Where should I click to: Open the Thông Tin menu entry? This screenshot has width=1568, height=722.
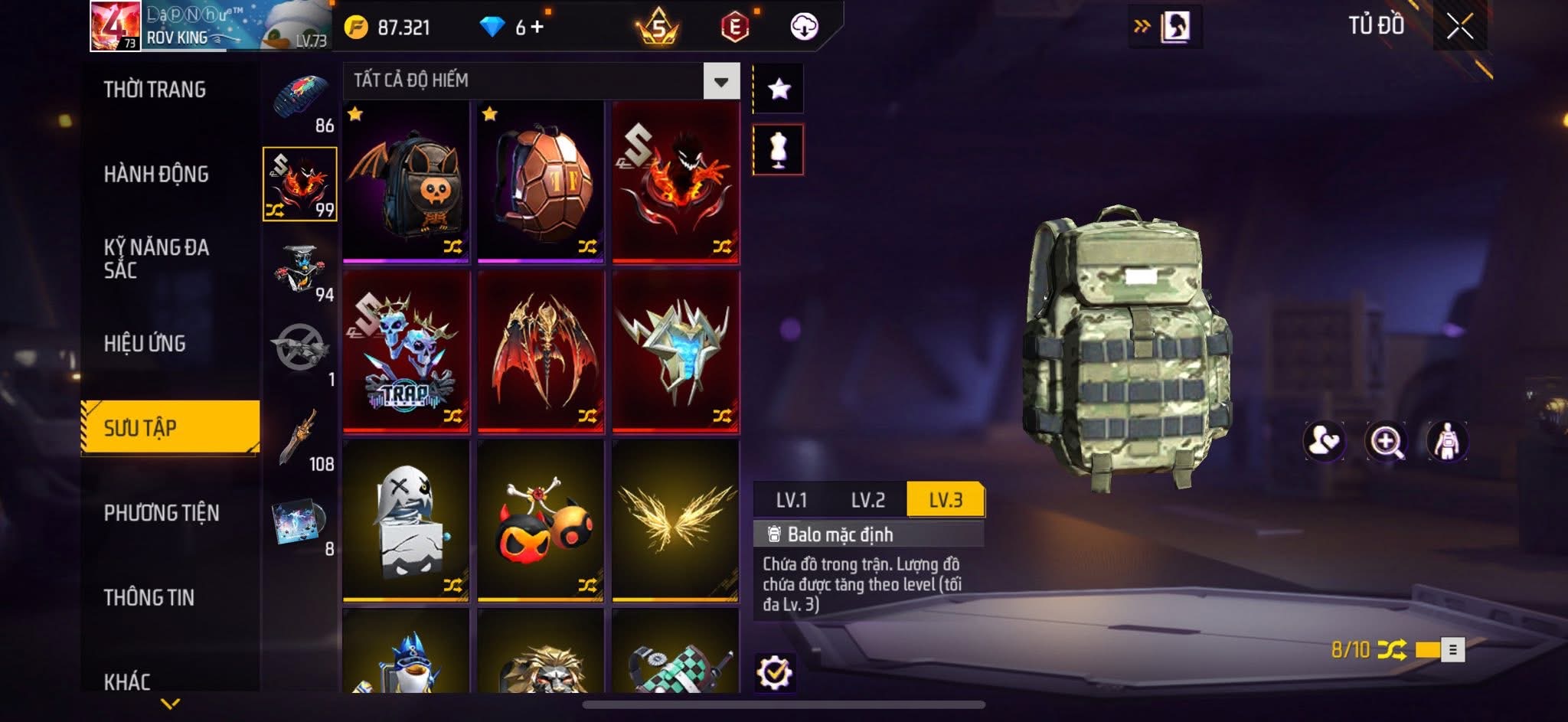(149, 597)
